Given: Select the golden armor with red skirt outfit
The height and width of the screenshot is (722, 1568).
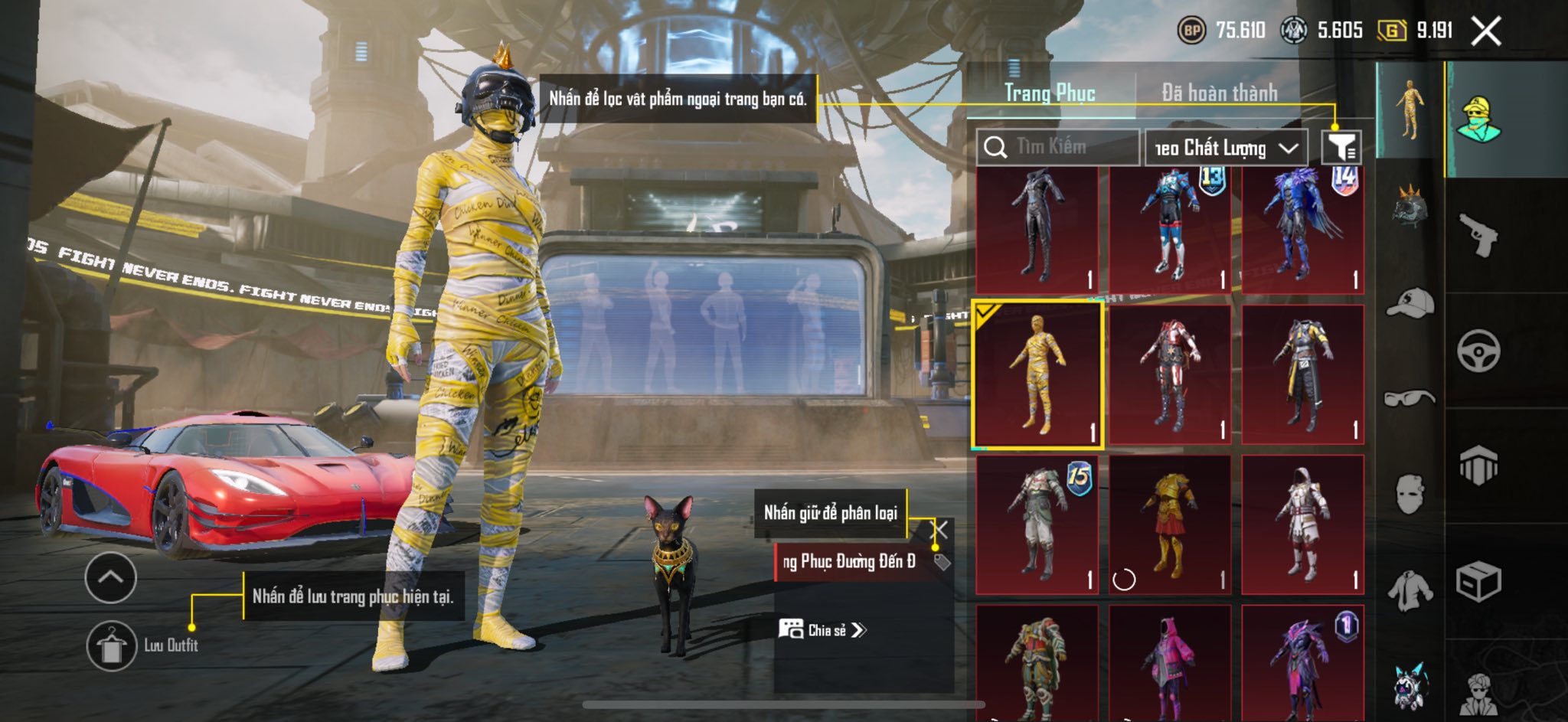Looking at the screenshot, I should (1170, 524).
